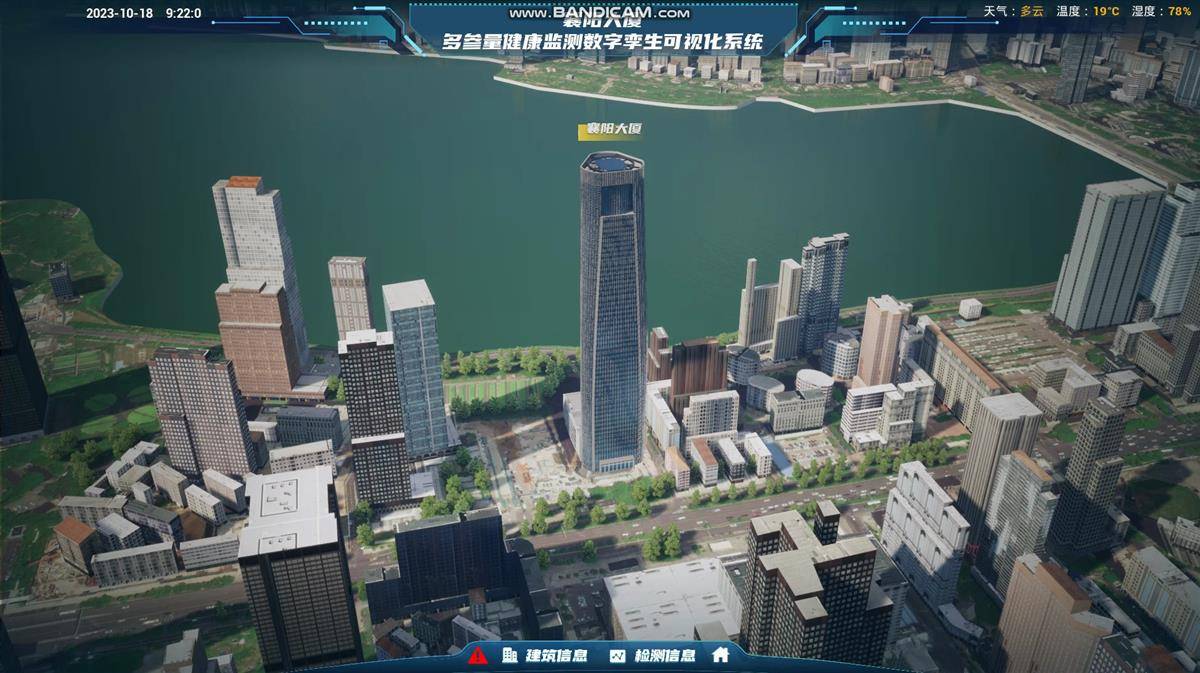This screenshot has height=673, width=1200.
Task: Open the red warning triangle alerts
Action: (478, 656)
